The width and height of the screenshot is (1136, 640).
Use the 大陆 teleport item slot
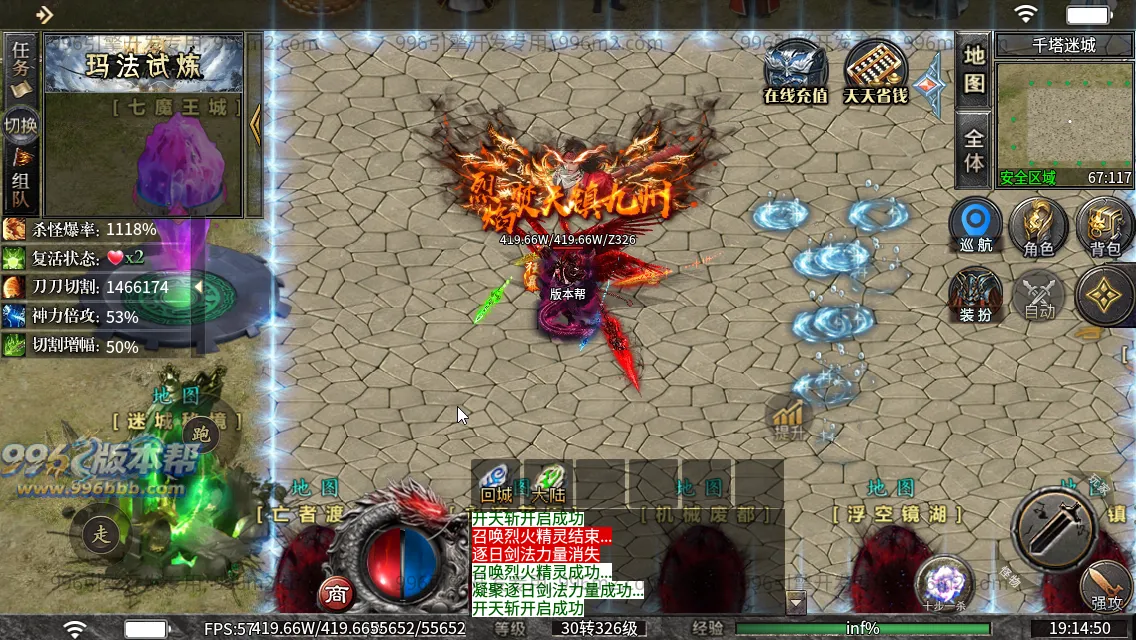point(547,482)
